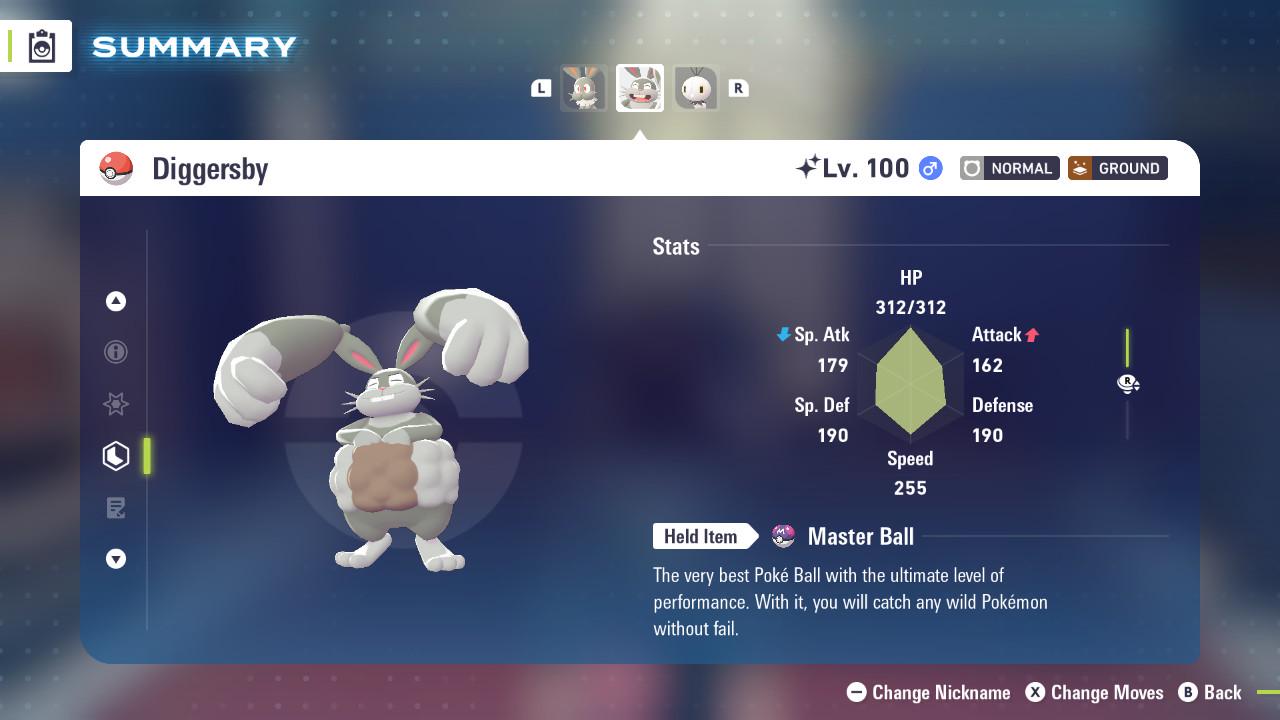Open the info page from the left sidebar

(x=116, y=352)
